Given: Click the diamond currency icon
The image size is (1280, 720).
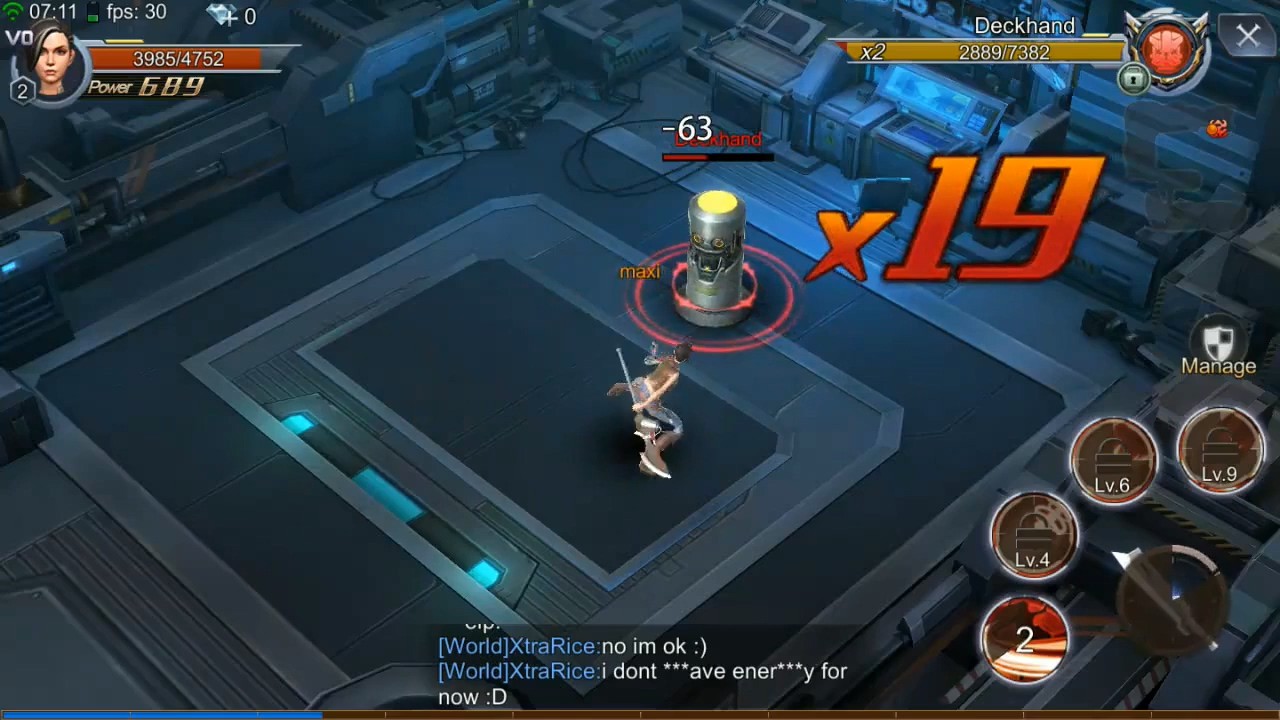Looking at the screenshot, I should point(222,15).
